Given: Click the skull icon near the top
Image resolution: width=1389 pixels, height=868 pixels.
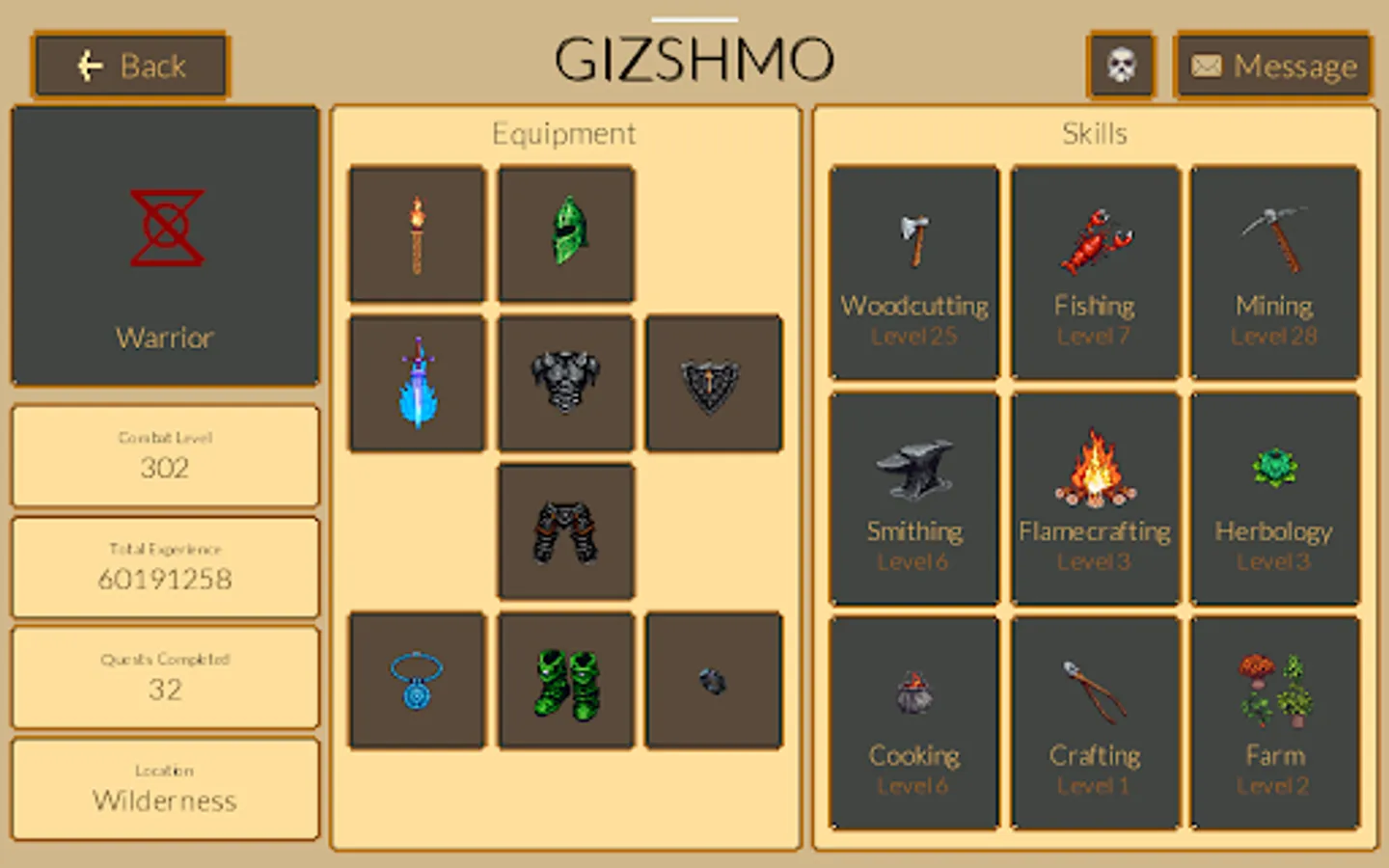Looking at the screenshot, I should tap(1122, 66).
